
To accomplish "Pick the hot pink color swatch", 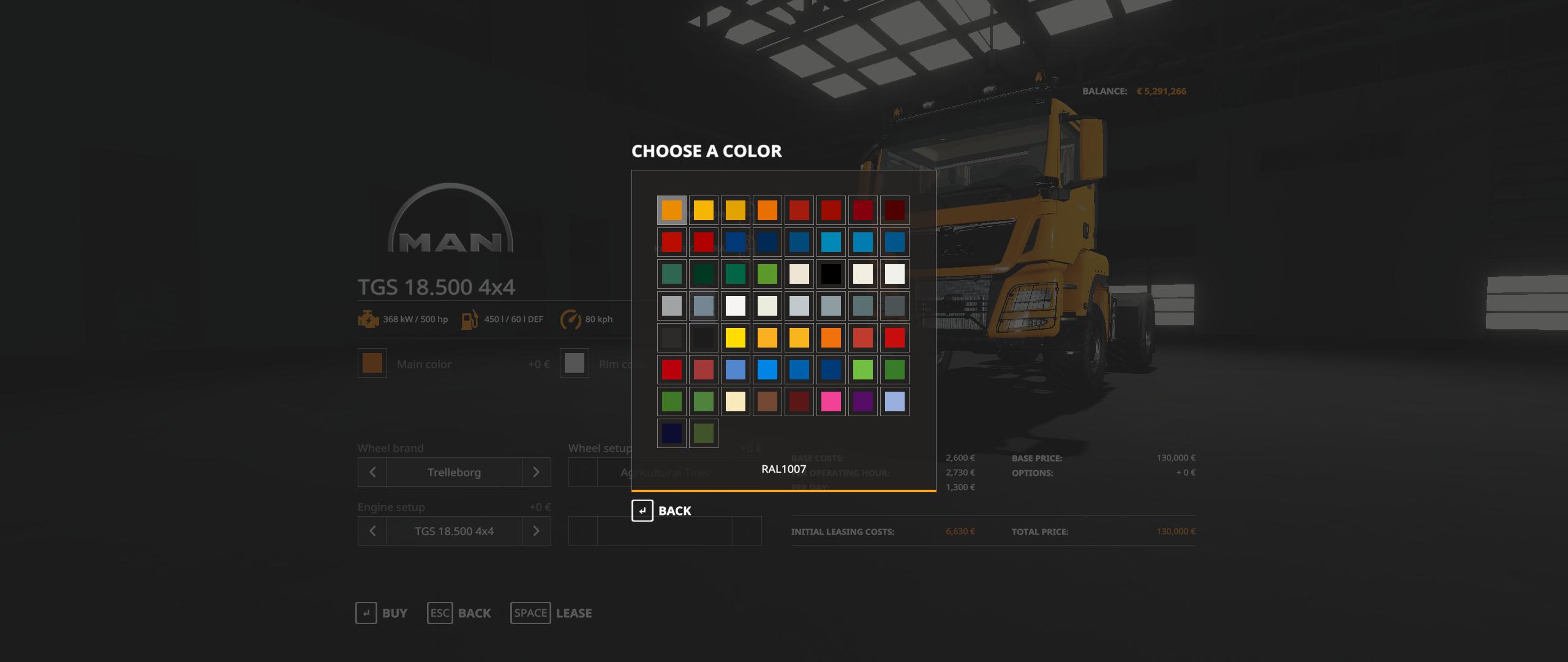I will click(x=831, y=401).
